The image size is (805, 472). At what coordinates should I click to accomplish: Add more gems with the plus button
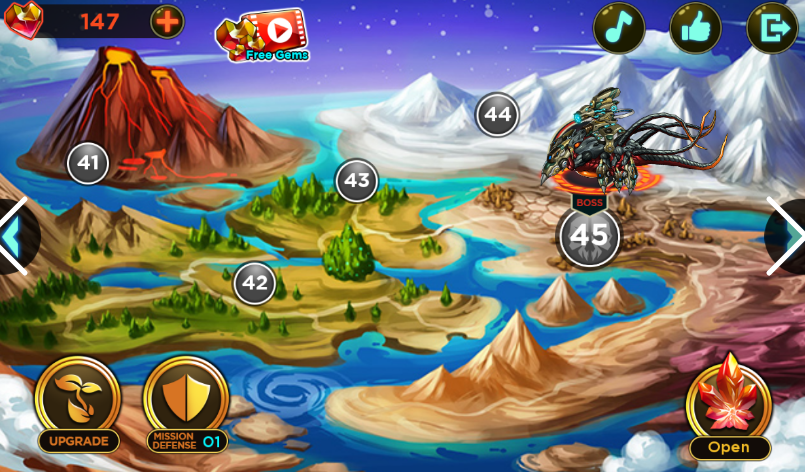click(167, 21)
